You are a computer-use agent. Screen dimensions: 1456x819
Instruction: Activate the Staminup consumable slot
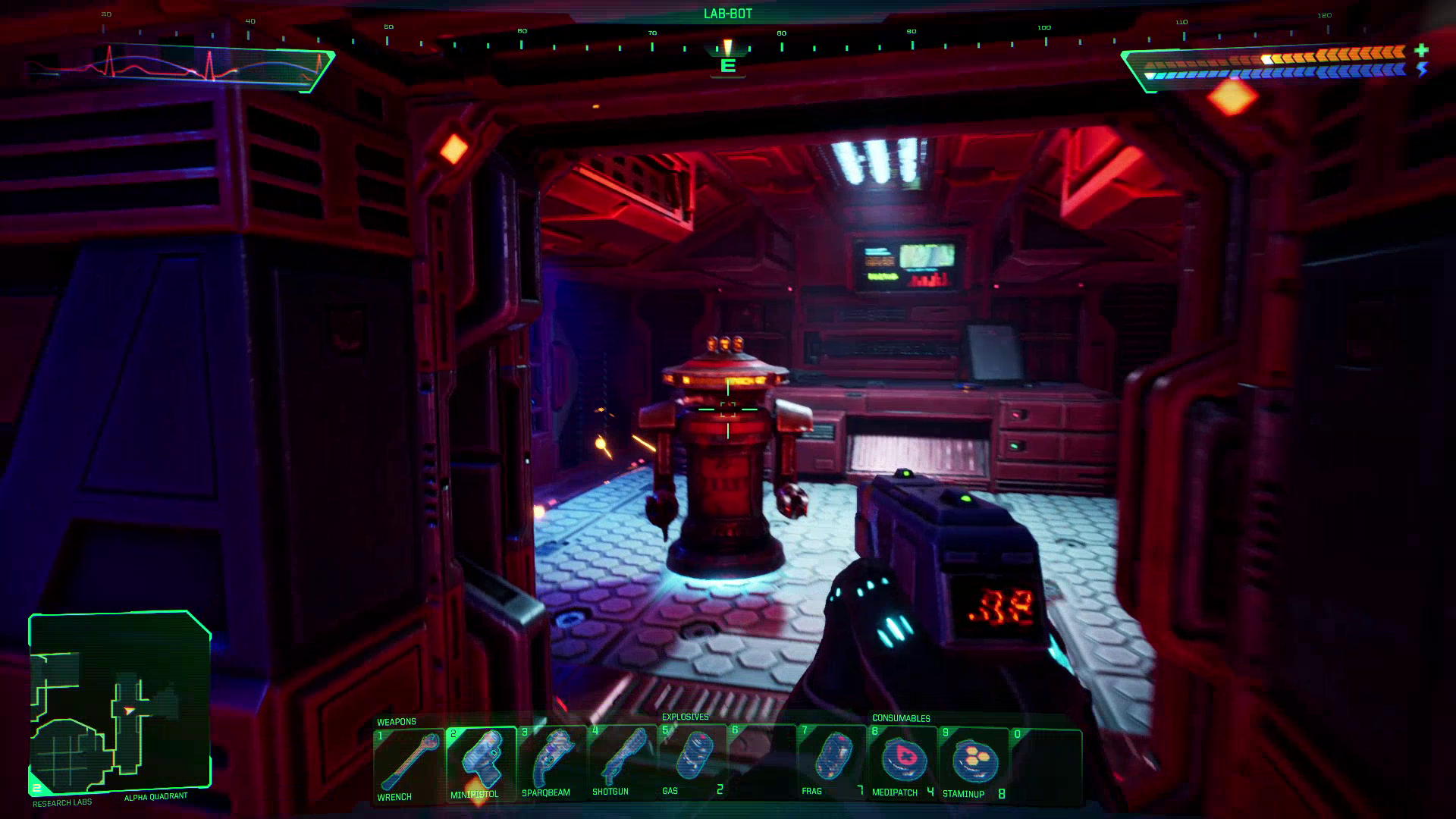[x=973, y=763]
